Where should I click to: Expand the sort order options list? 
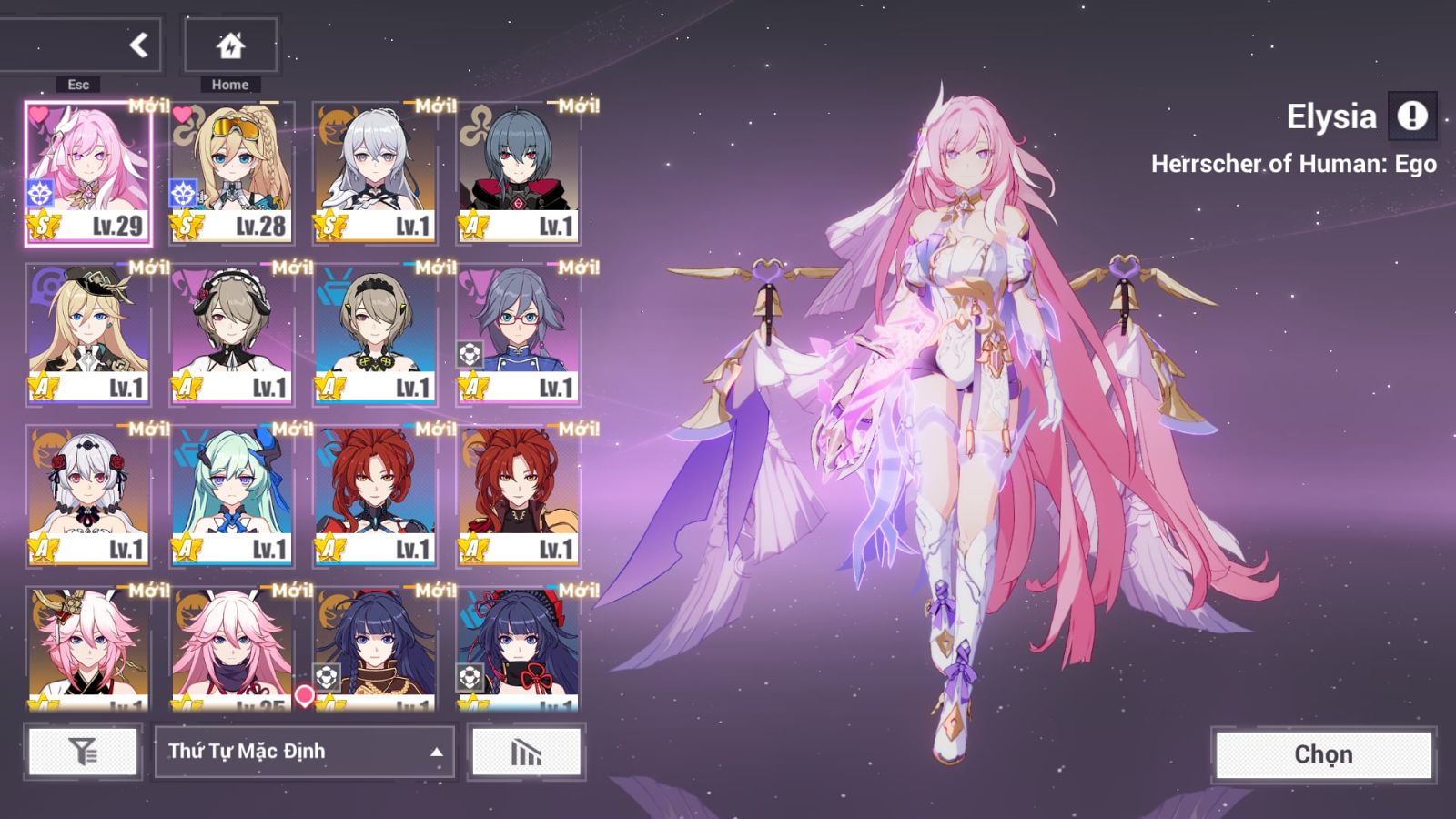[x=305, y=752]
